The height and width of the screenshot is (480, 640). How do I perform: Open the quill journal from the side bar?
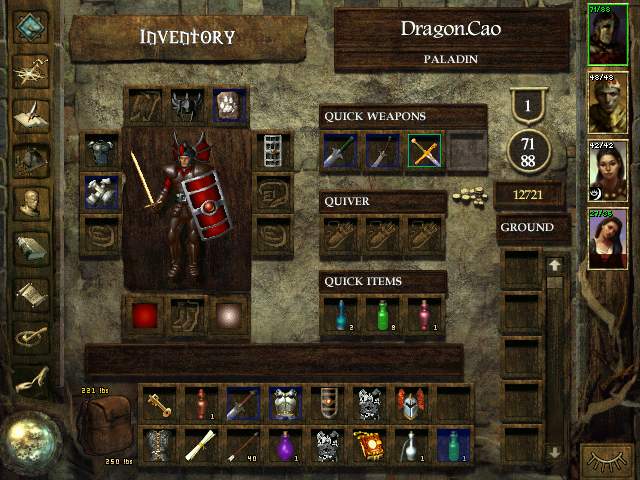coord(30,112)
